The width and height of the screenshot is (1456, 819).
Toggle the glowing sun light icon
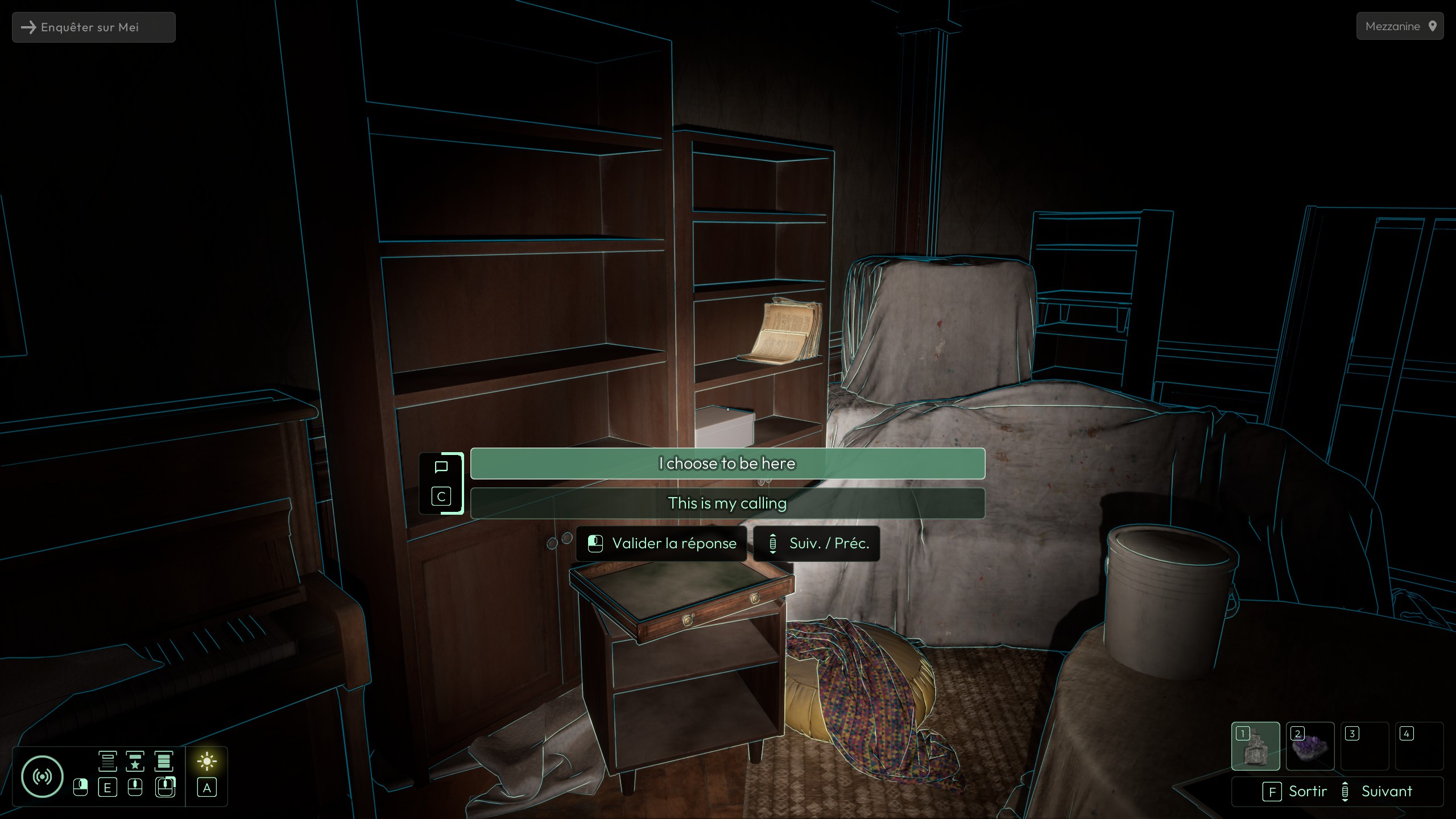(x=206, y=762)
